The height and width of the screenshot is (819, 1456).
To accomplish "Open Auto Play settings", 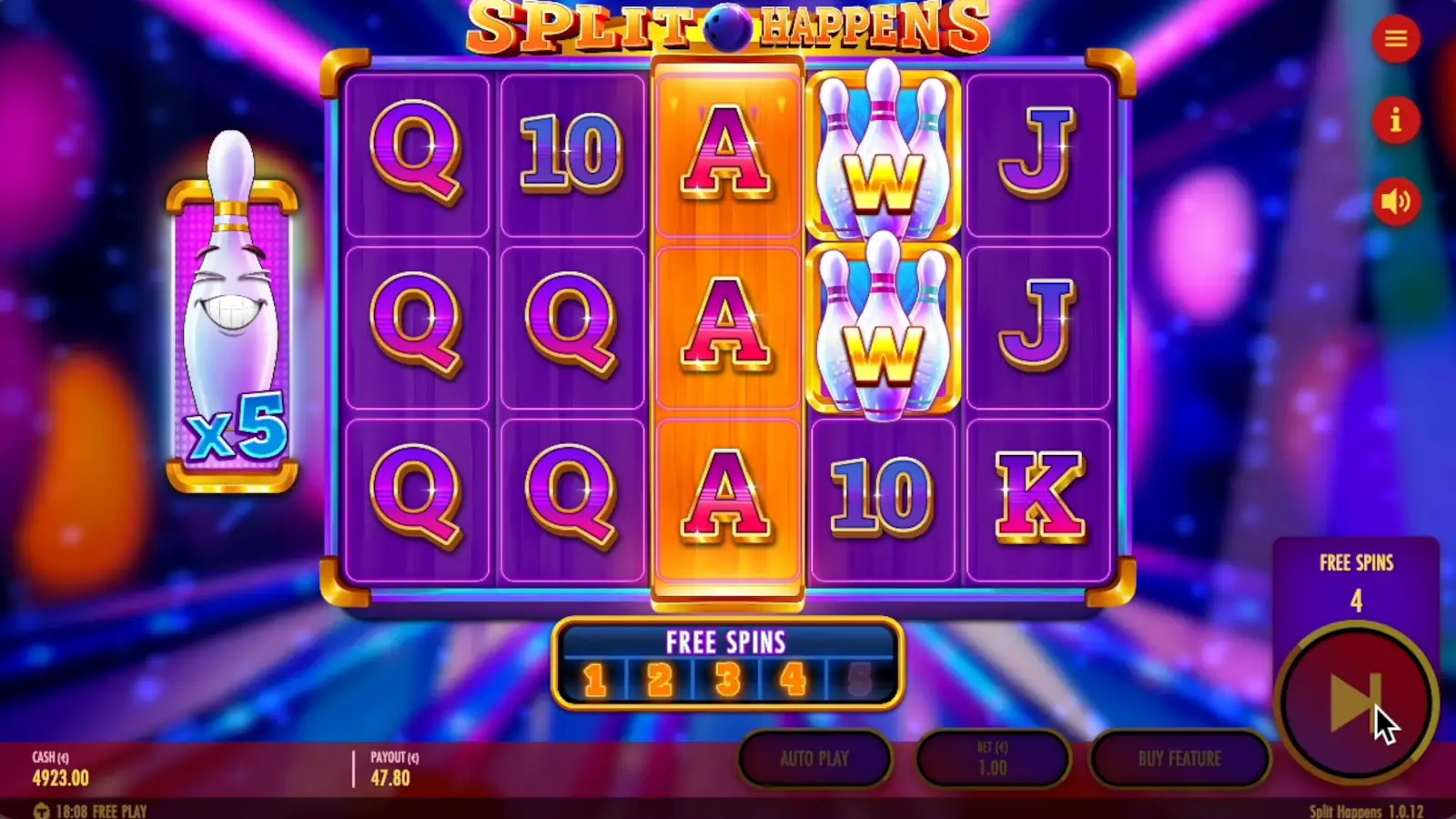I will point(814,758).
